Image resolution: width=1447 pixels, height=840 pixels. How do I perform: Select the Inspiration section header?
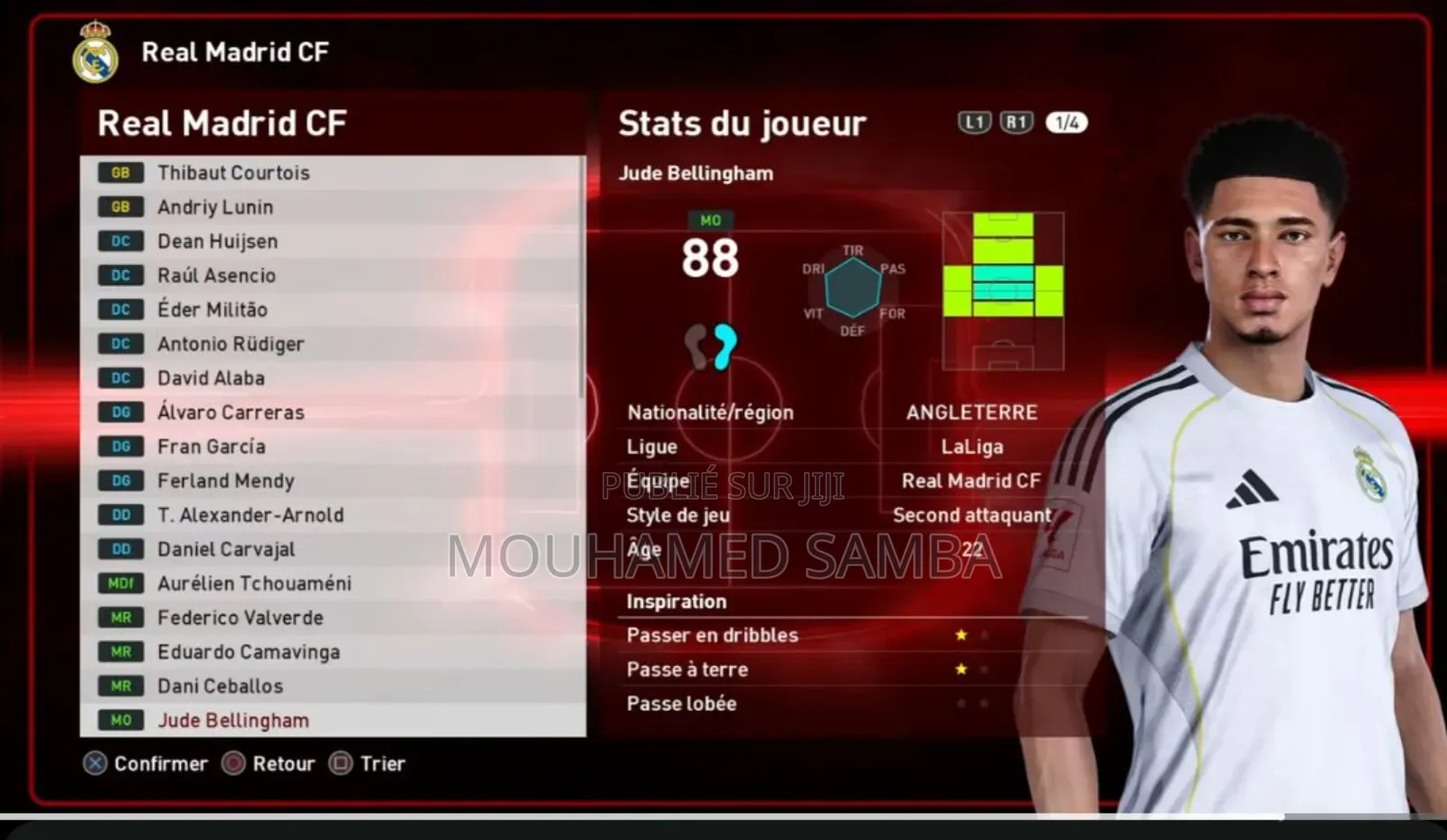(676, 601)
